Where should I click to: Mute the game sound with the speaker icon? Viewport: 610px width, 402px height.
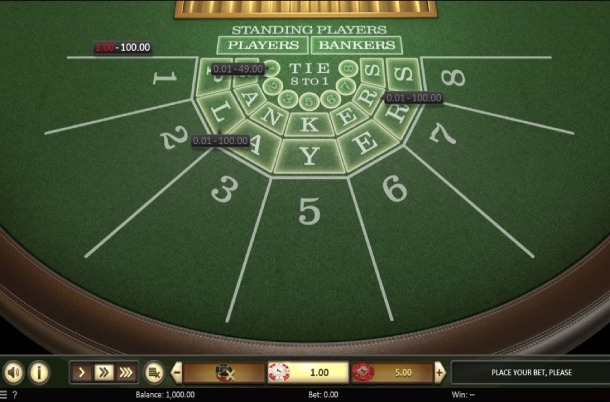coord(14,373)
